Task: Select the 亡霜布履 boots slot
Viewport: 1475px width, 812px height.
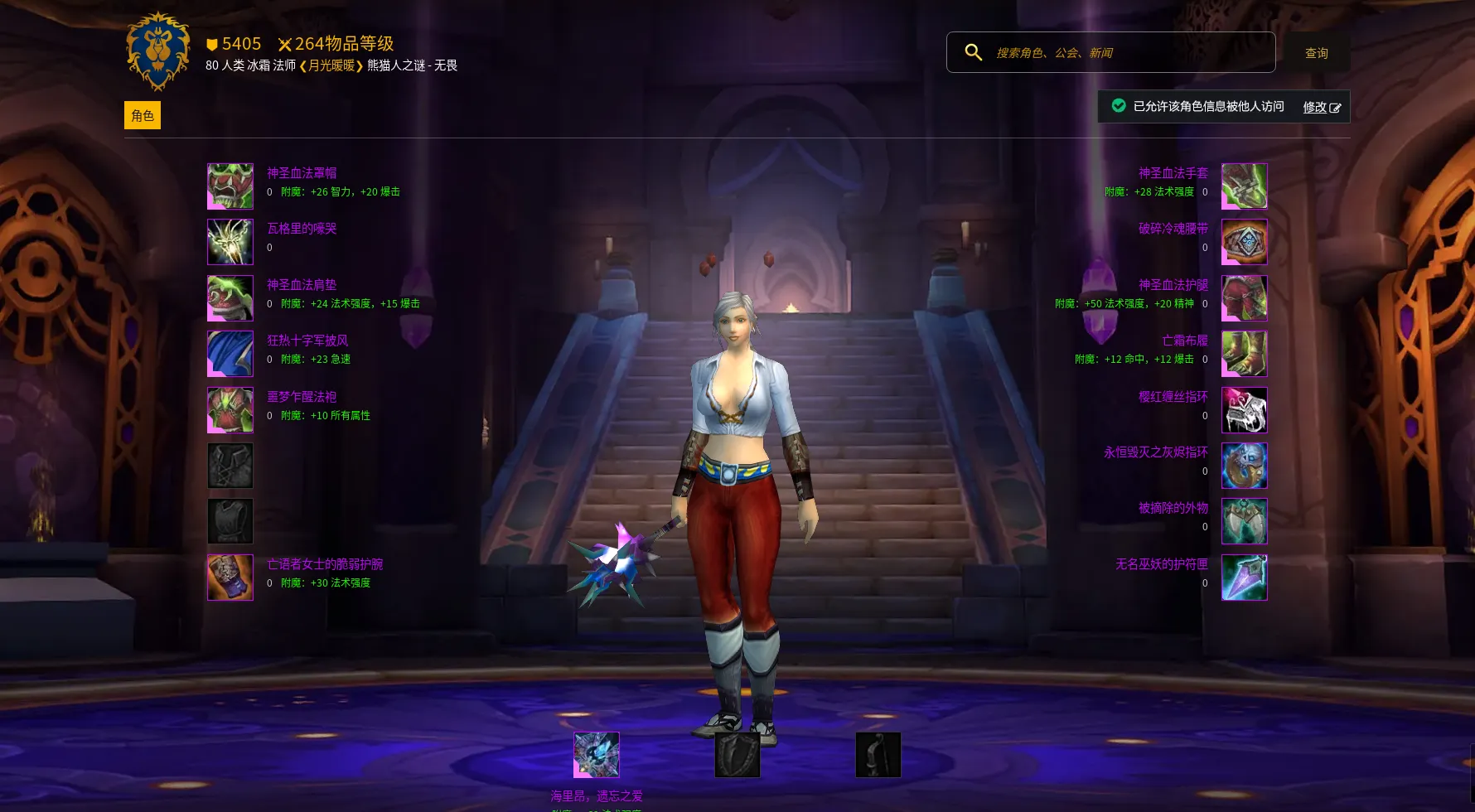Action: point(1244,354)
